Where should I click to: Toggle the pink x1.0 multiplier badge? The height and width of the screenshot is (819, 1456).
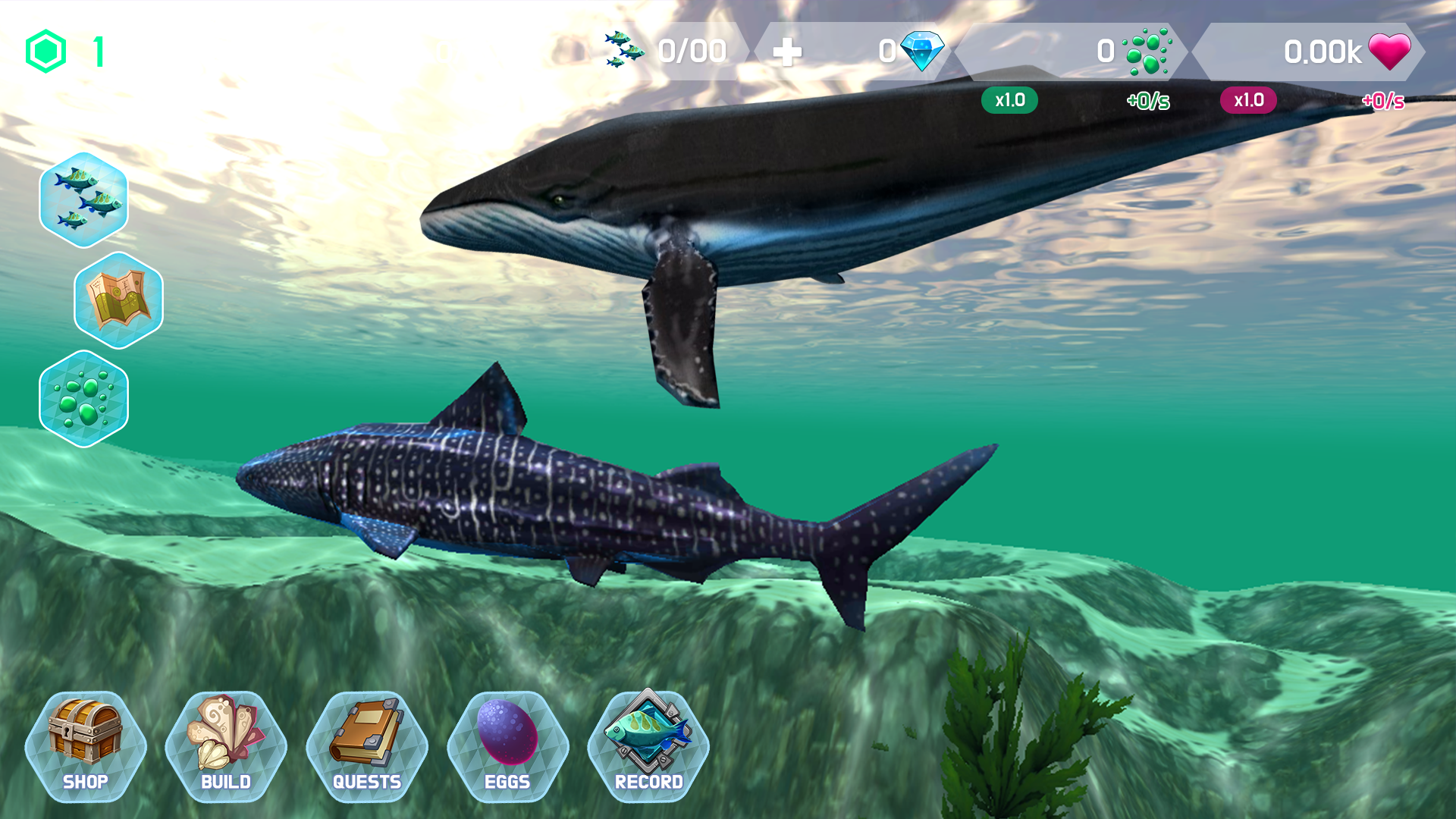click(1247, 99)
